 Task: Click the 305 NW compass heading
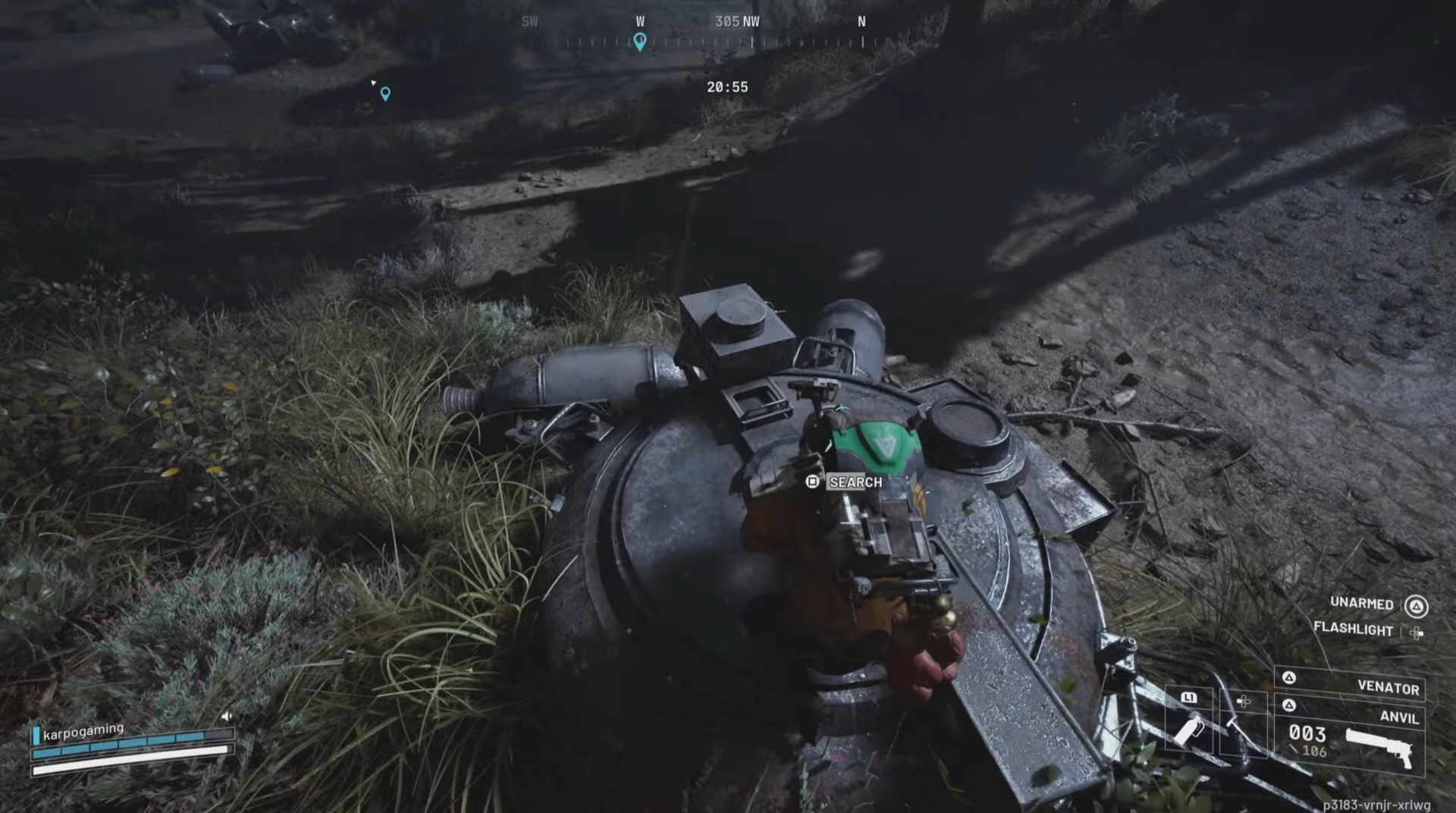(x=736, y=21)
